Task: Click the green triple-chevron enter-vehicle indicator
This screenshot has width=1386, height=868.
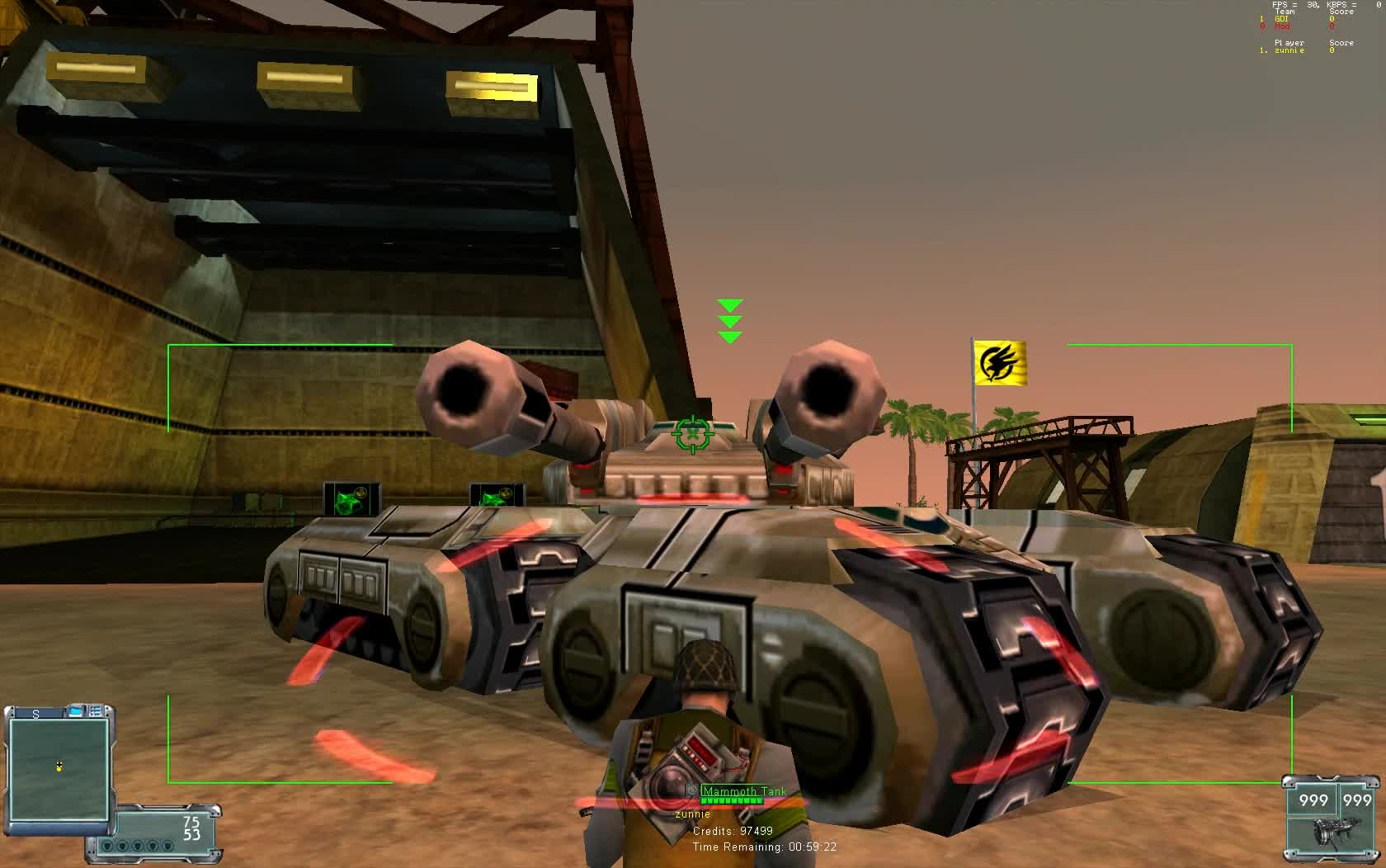Action: pyautogui.click(x=729, y=321)
